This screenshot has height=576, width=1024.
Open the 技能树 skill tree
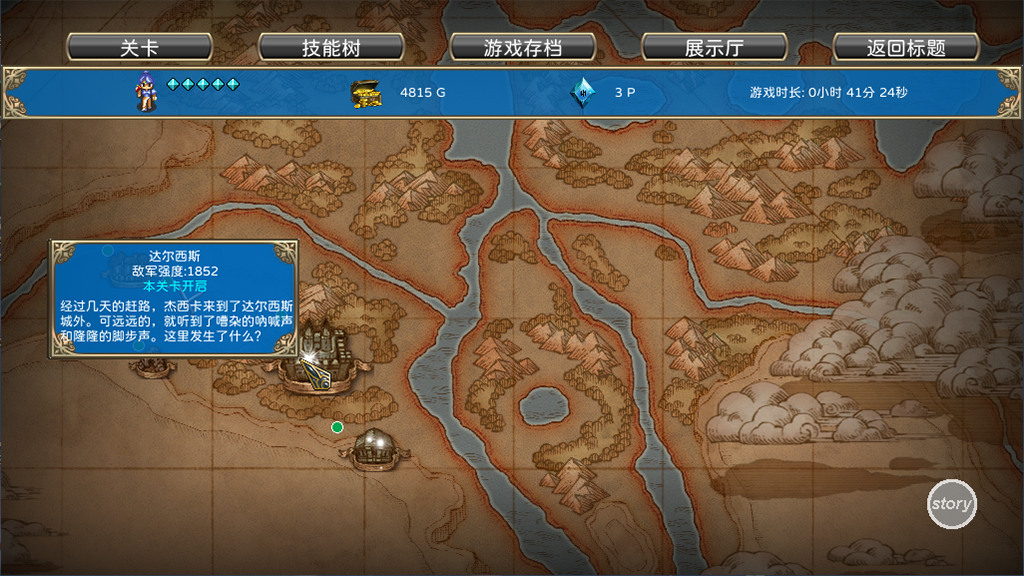pyautogui.click(x=331, y=48)
